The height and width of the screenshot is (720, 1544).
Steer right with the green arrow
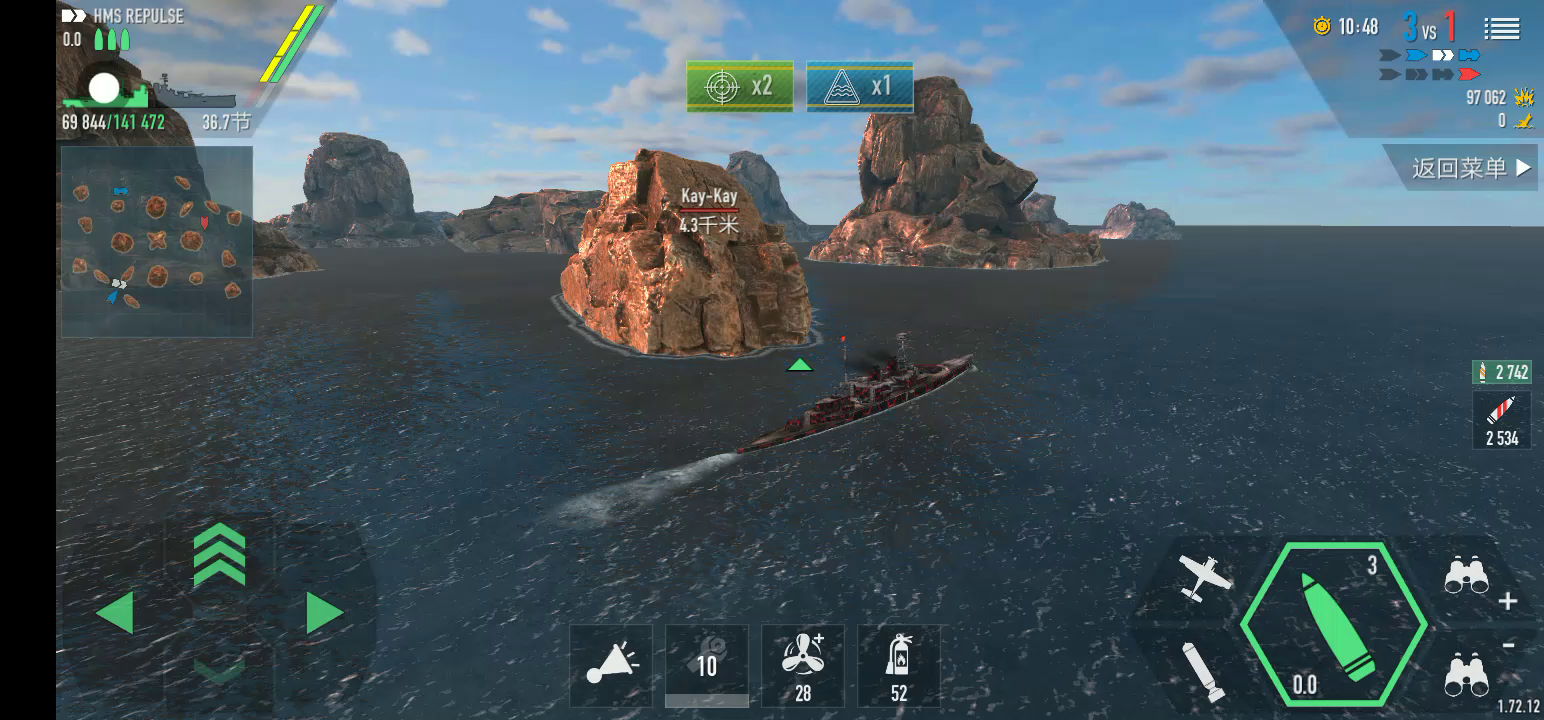click(x=323, y=612)
